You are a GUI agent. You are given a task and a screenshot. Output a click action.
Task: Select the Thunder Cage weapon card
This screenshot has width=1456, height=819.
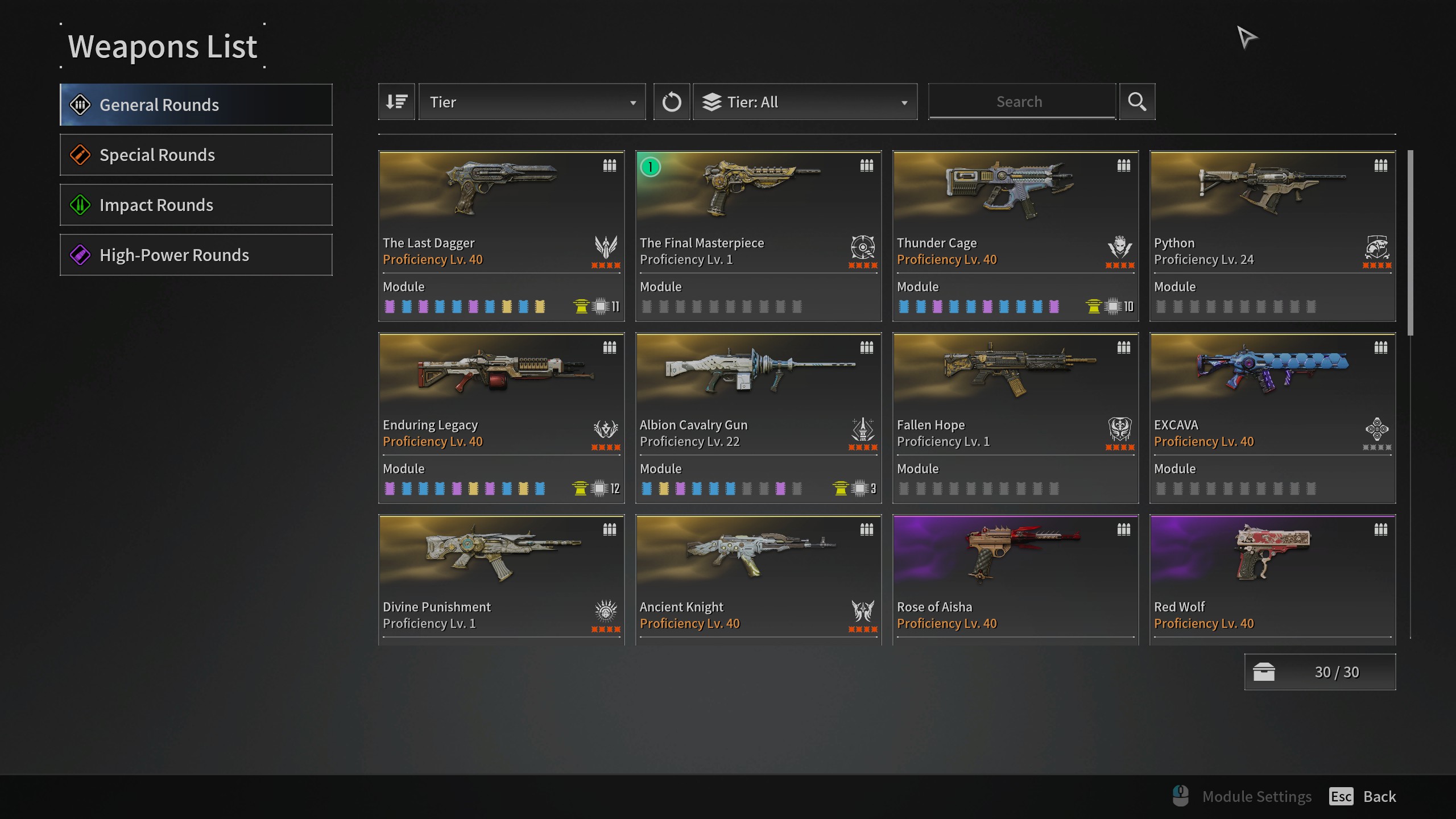[x=1015, y=235]
